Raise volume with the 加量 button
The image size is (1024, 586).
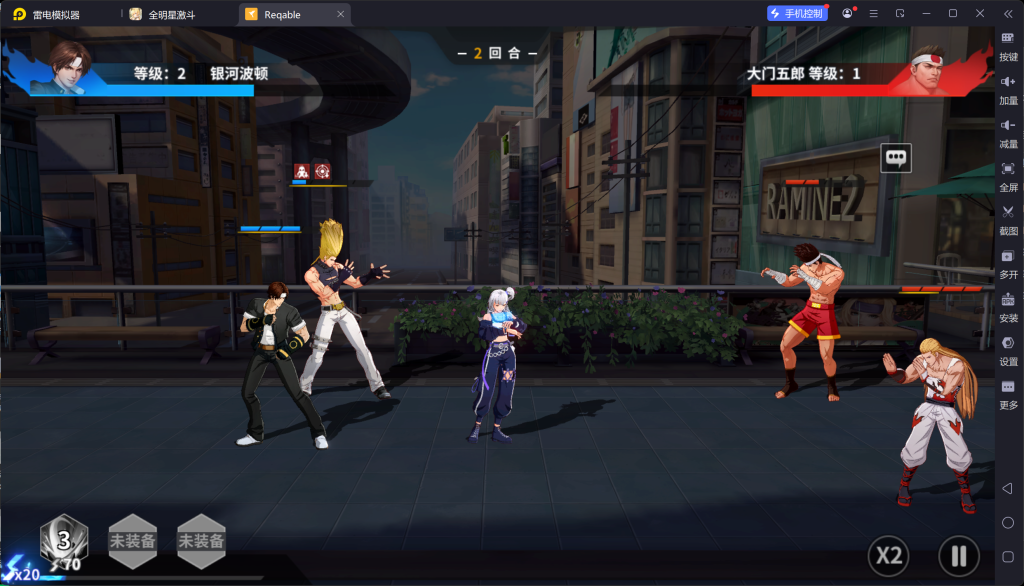pyautogui.click(x=1008, y=88)
